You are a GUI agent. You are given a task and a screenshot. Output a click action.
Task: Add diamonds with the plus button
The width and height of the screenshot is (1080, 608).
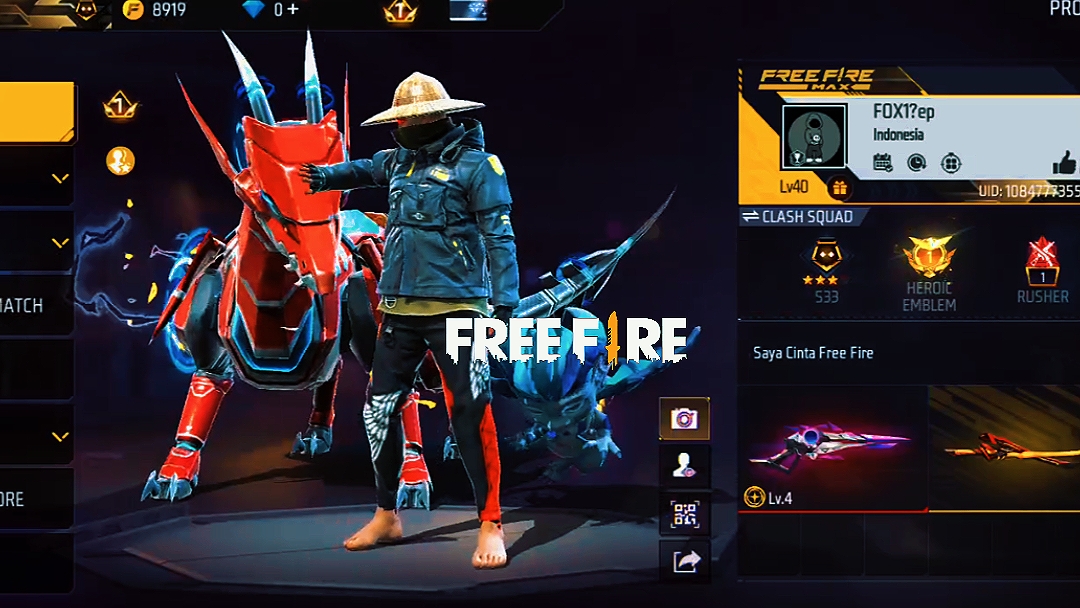pos(292,10)
